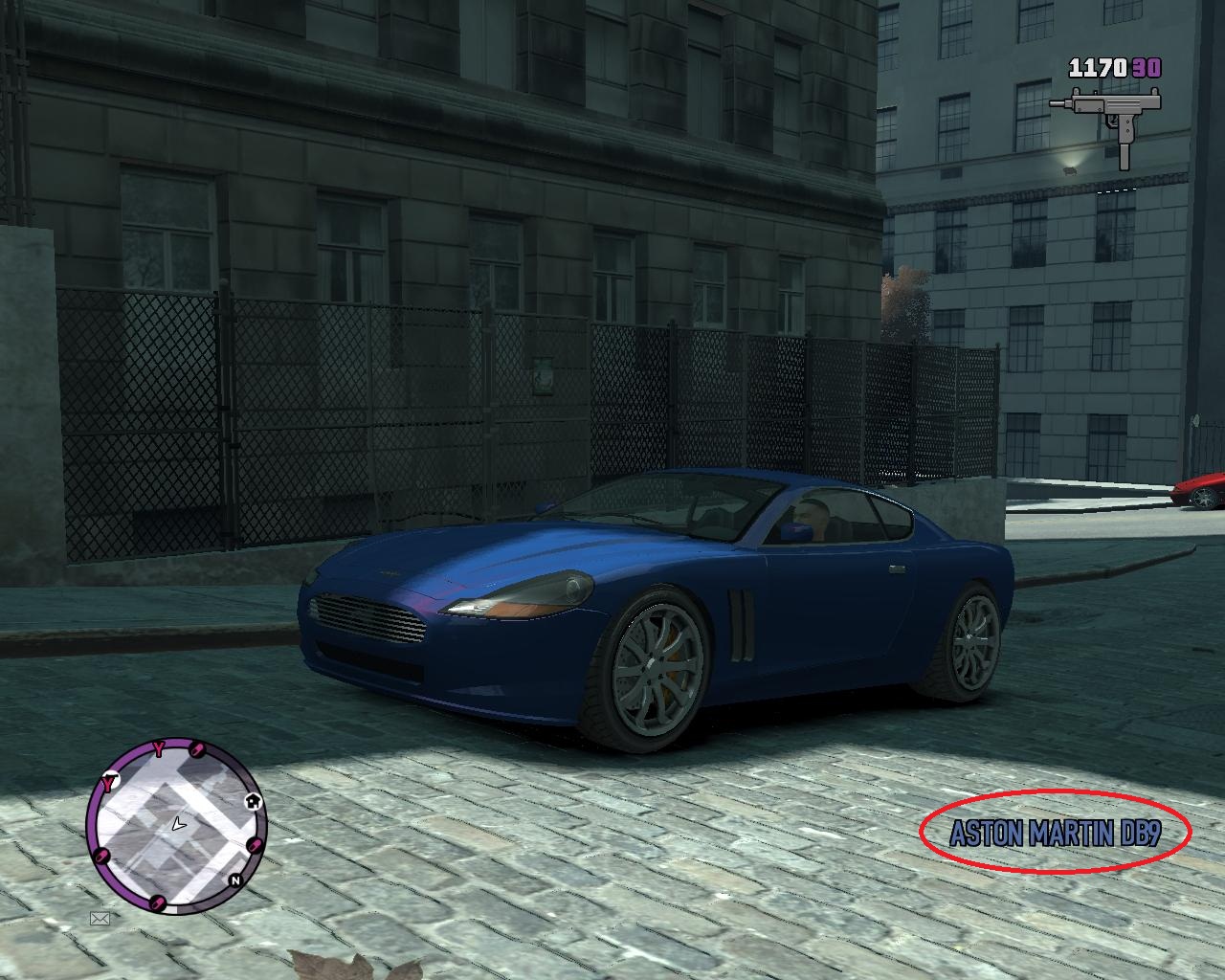Open the envelope message icon
The height and width of the screenshot is (980, 1225).
100,919
